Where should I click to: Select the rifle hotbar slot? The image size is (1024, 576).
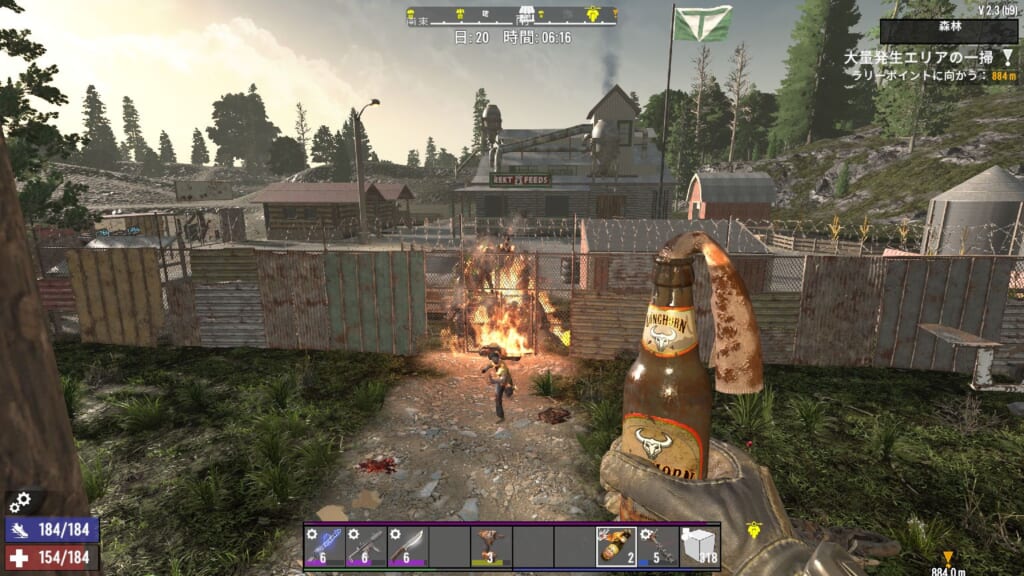[367, 546]
